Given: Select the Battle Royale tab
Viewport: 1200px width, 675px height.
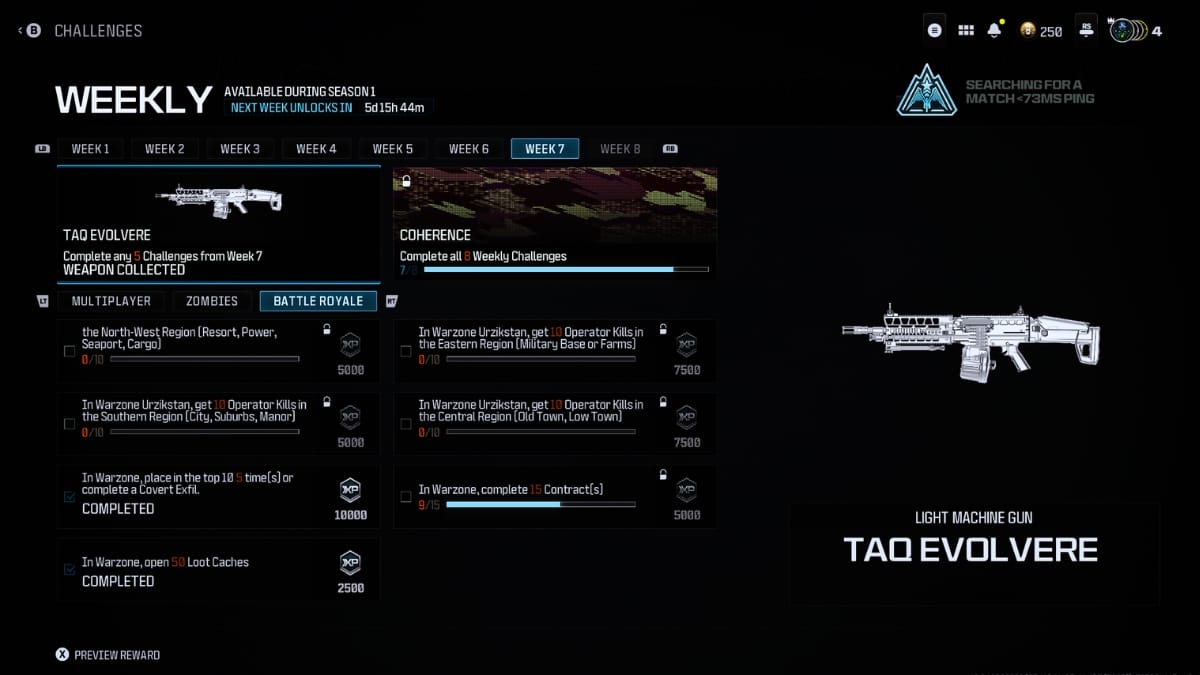Looking at the screenshot, I should point(318,301).
